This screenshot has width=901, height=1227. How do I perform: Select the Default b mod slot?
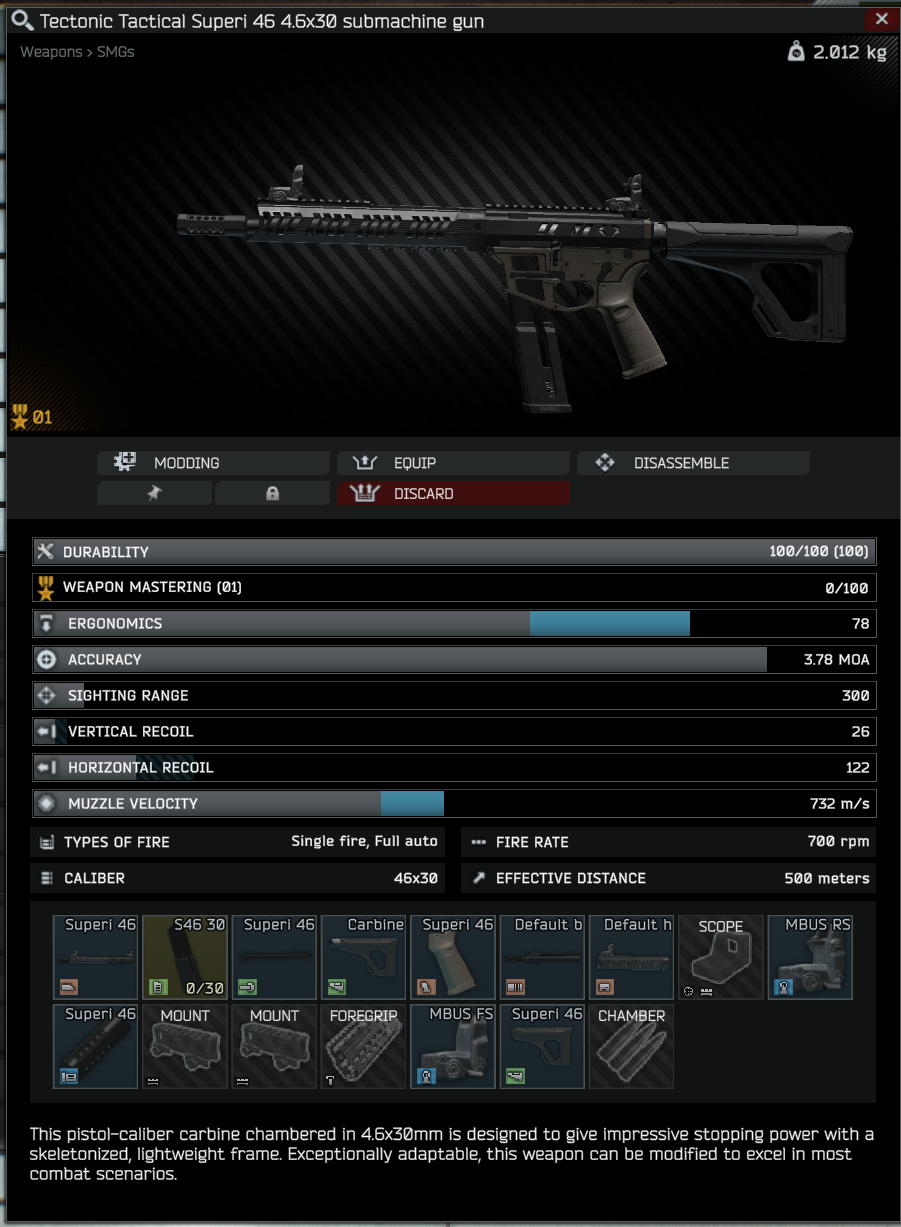(542, 957)
